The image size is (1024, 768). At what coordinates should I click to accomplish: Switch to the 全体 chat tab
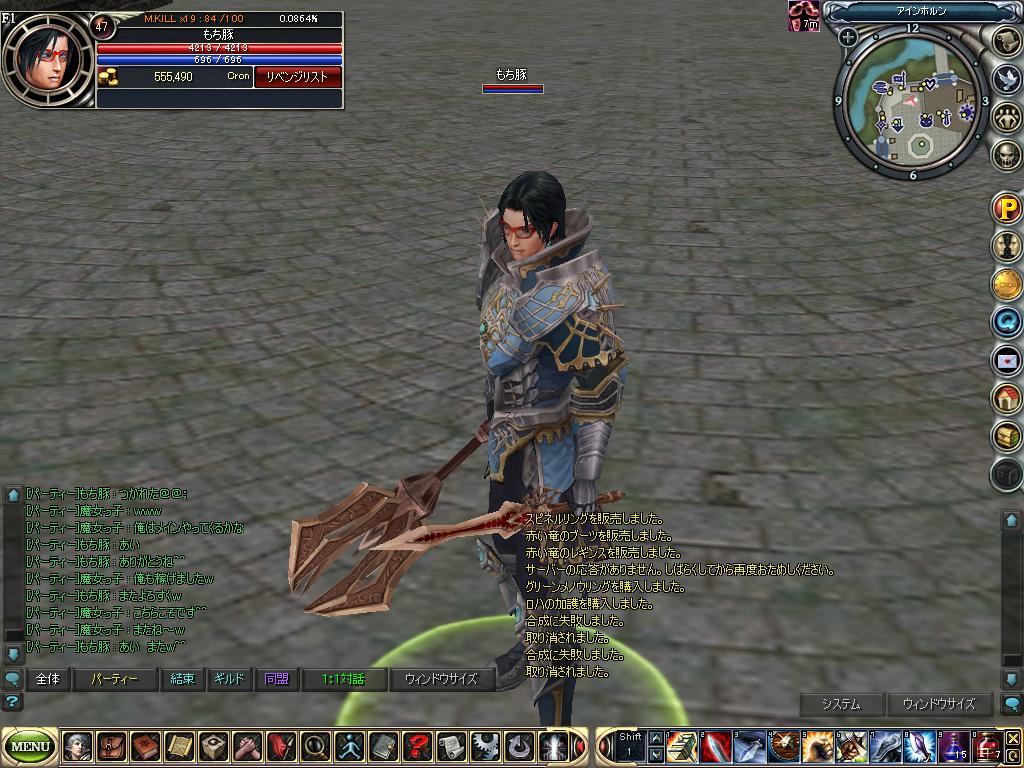[x=47, y=679]
